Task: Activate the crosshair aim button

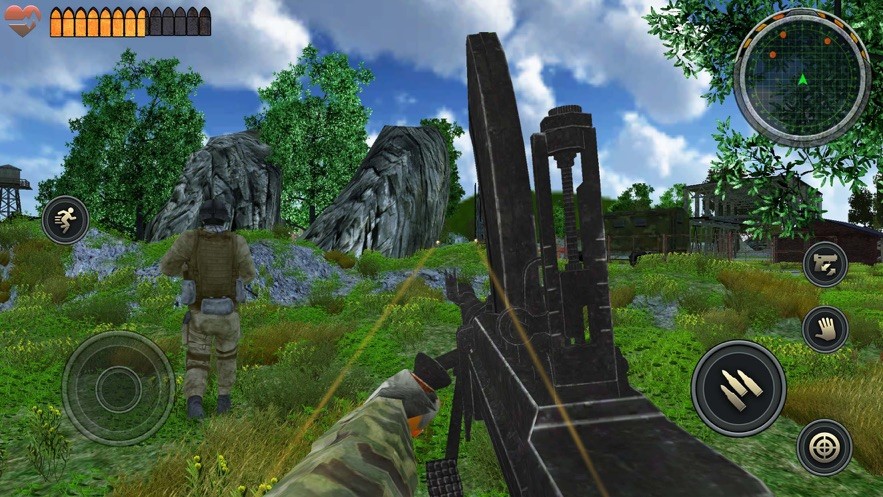Action: (x=824, y=446)
